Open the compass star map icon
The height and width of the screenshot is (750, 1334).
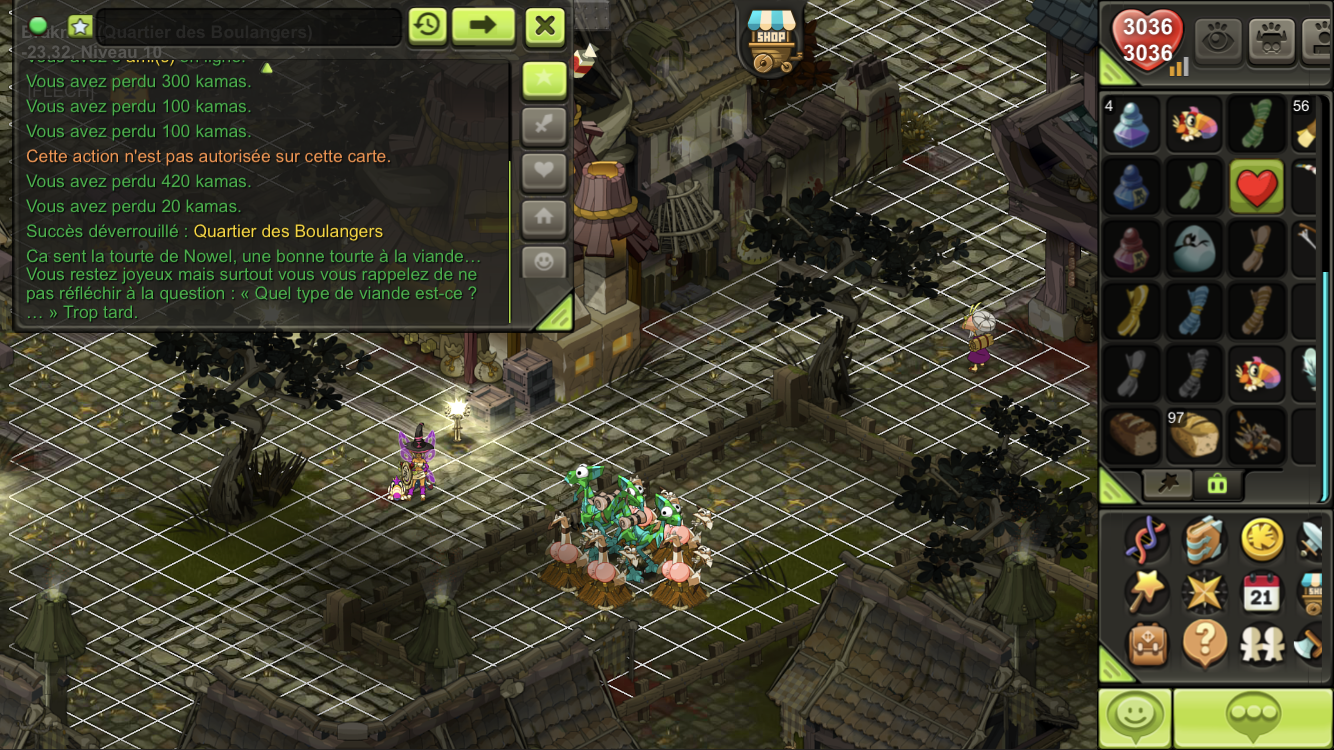tap(1204, 592)
